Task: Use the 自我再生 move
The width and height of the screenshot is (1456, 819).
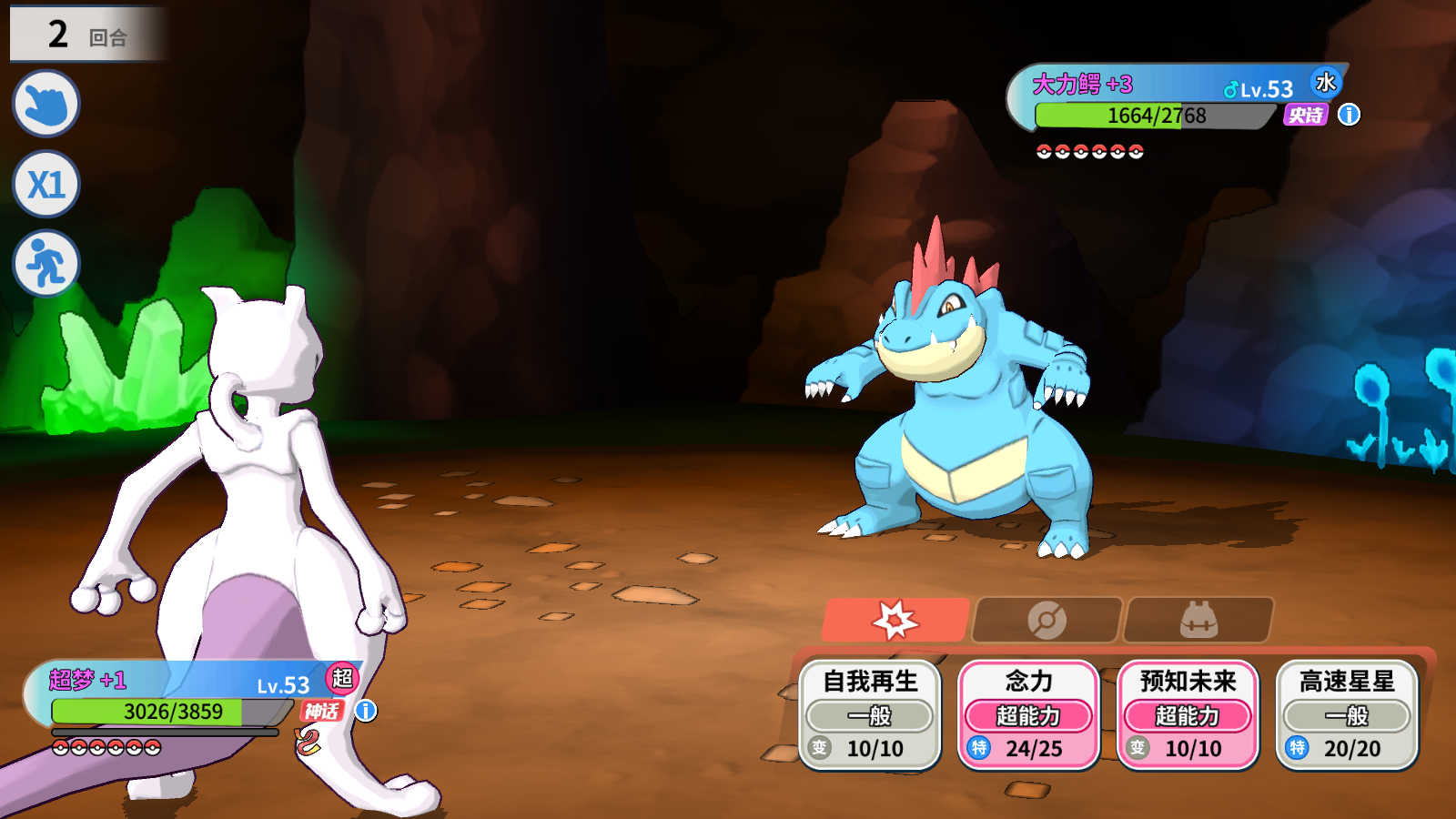Action: [870, 715]
